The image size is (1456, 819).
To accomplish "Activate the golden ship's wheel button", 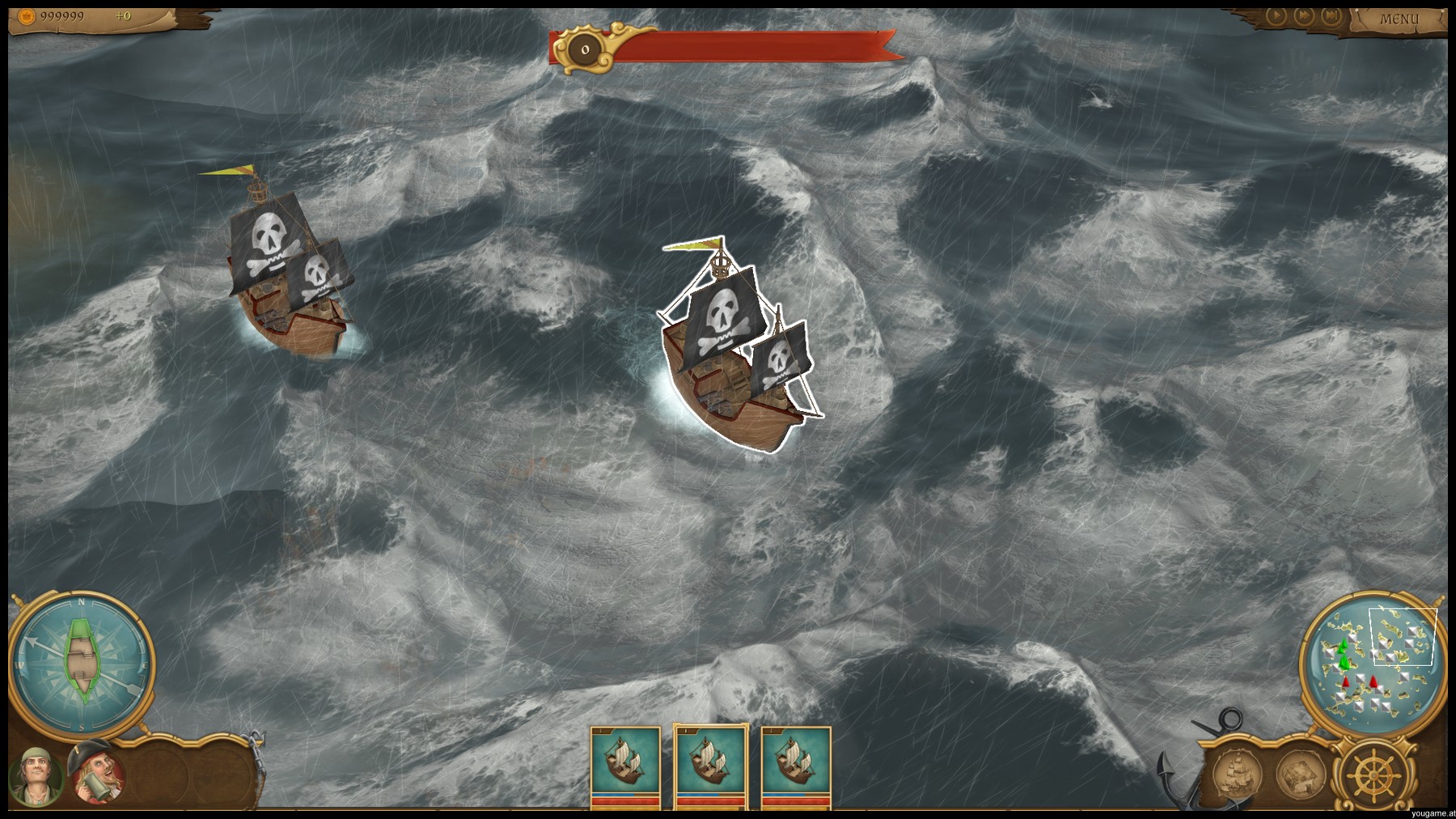I will point(1373,773).
